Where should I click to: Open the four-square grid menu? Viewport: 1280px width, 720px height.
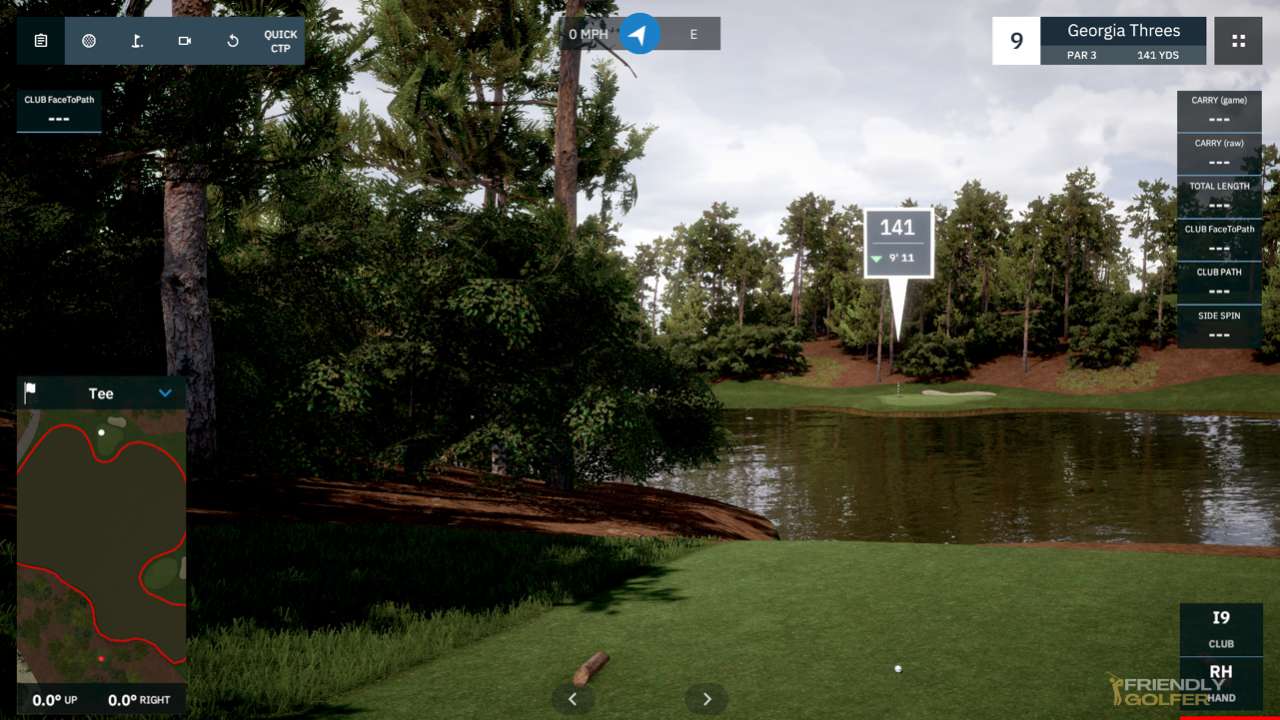[x=1238, y=41]
